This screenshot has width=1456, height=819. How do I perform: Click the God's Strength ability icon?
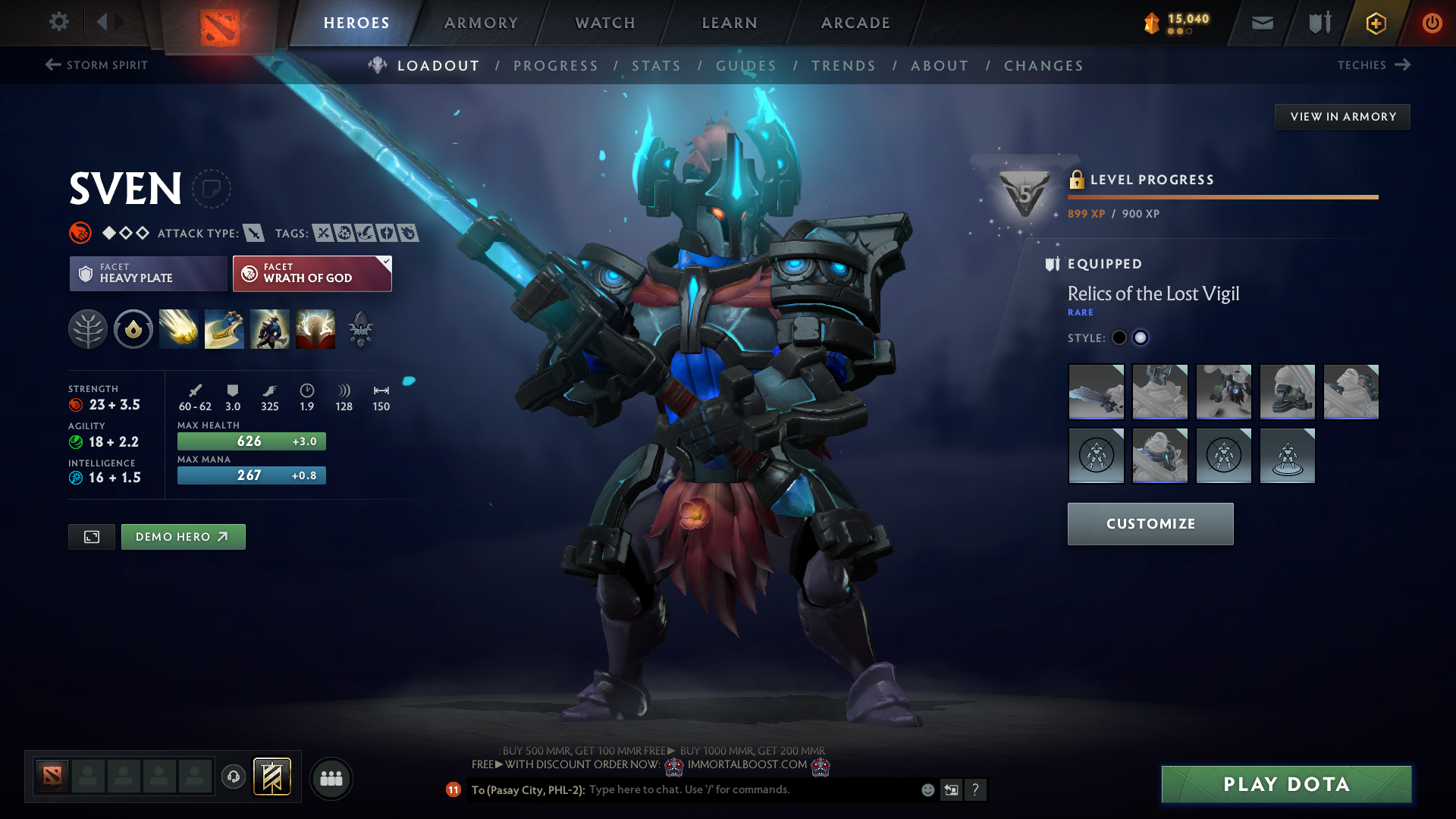(315, 328)
